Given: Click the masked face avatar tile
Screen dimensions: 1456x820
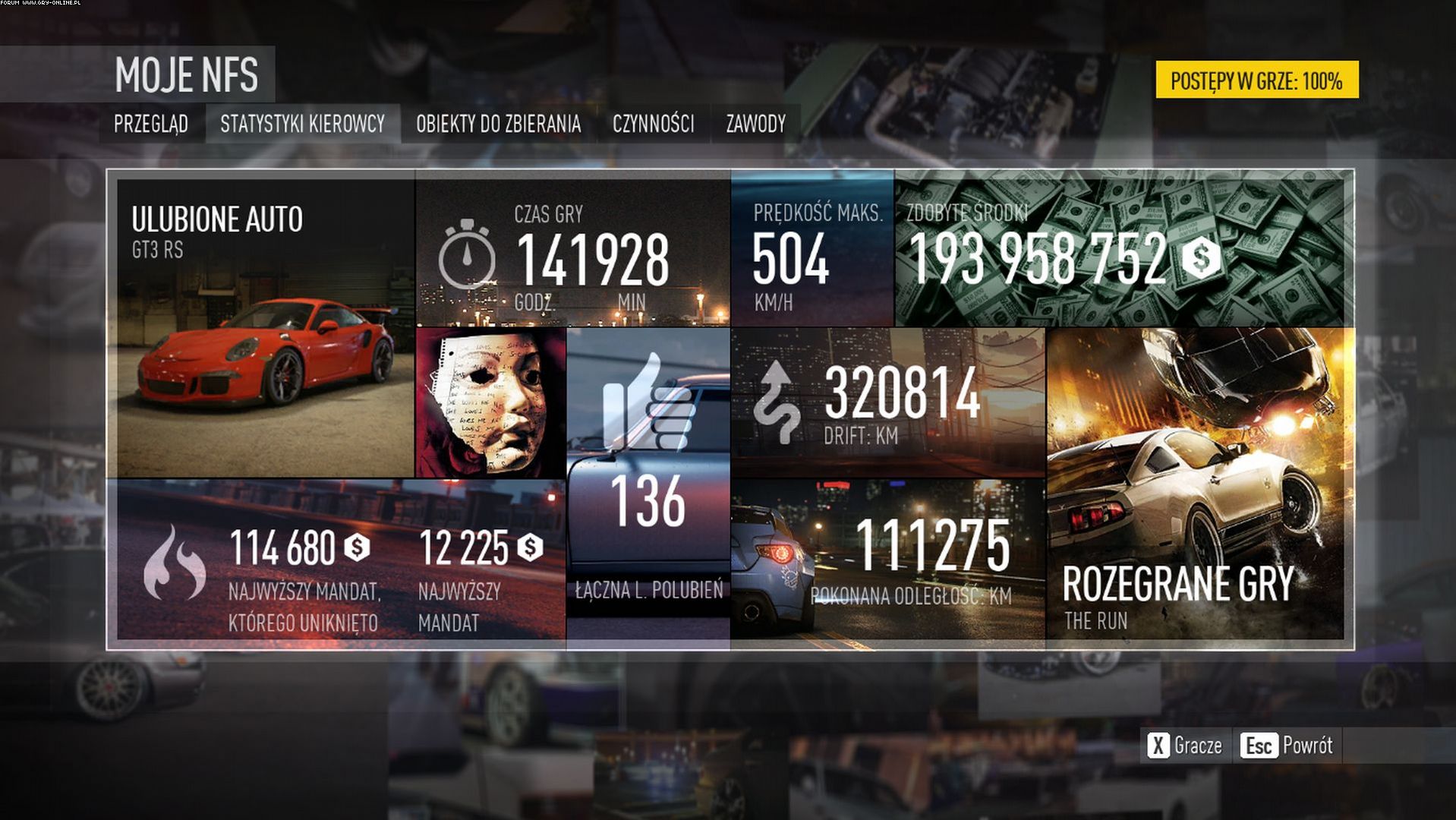Looking at the screenshot, I should pyautogui.click(x=491, y=402).
